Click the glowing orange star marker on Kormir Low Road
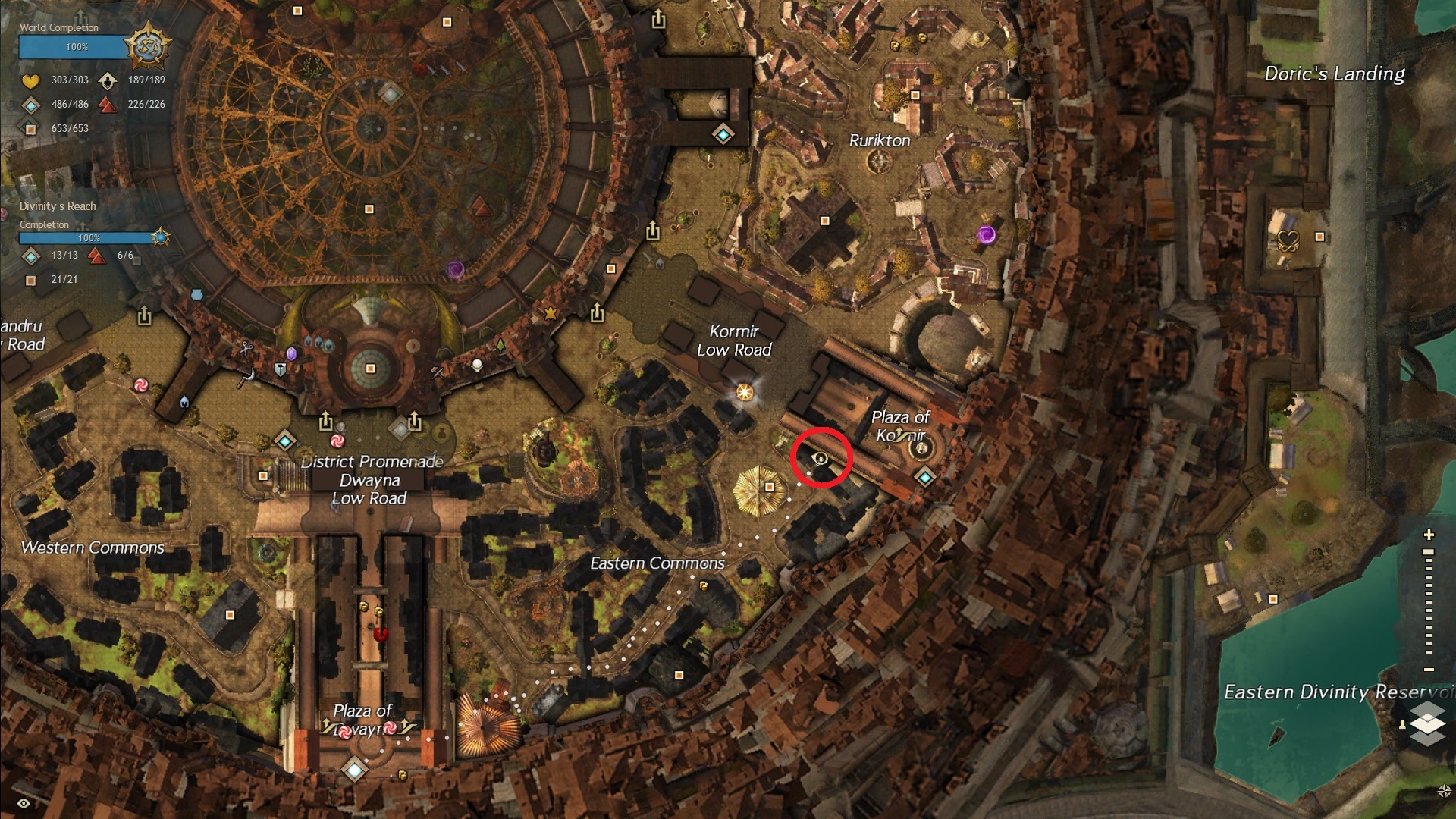The height and width of the screenshot is (819, 1456). click(745, 392)
